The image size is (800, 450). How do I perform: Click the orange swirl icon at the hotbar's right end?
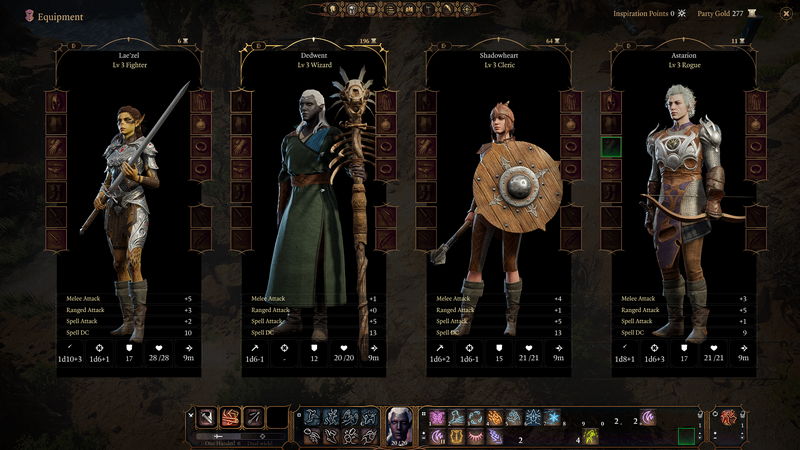point(728,417)
